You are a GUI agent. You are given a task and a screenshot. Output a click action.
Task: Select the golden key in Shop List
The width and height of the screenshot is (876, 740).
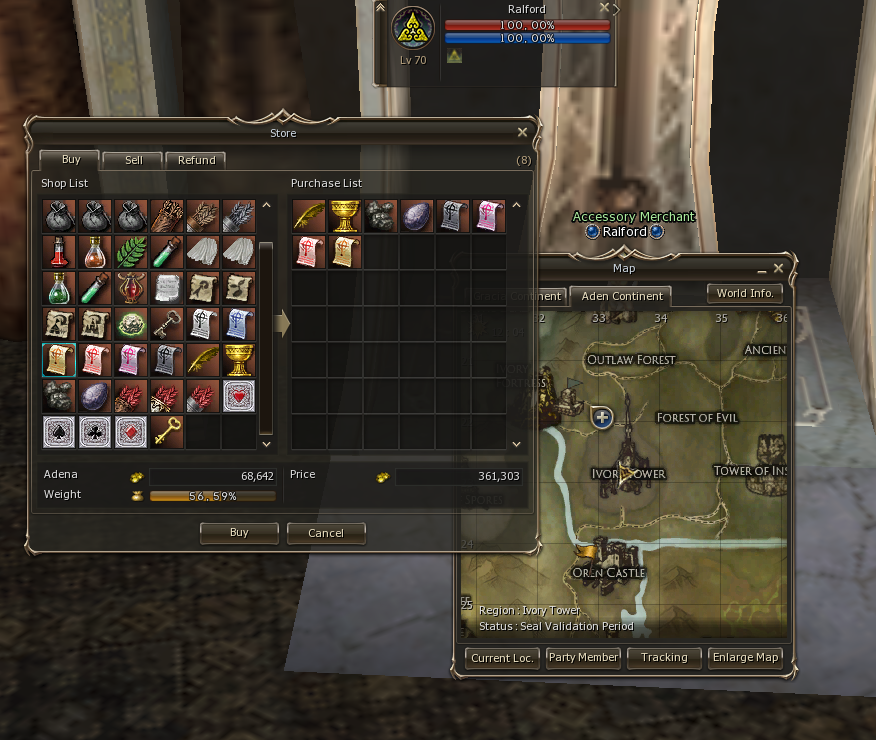click(x=167, y=432)
